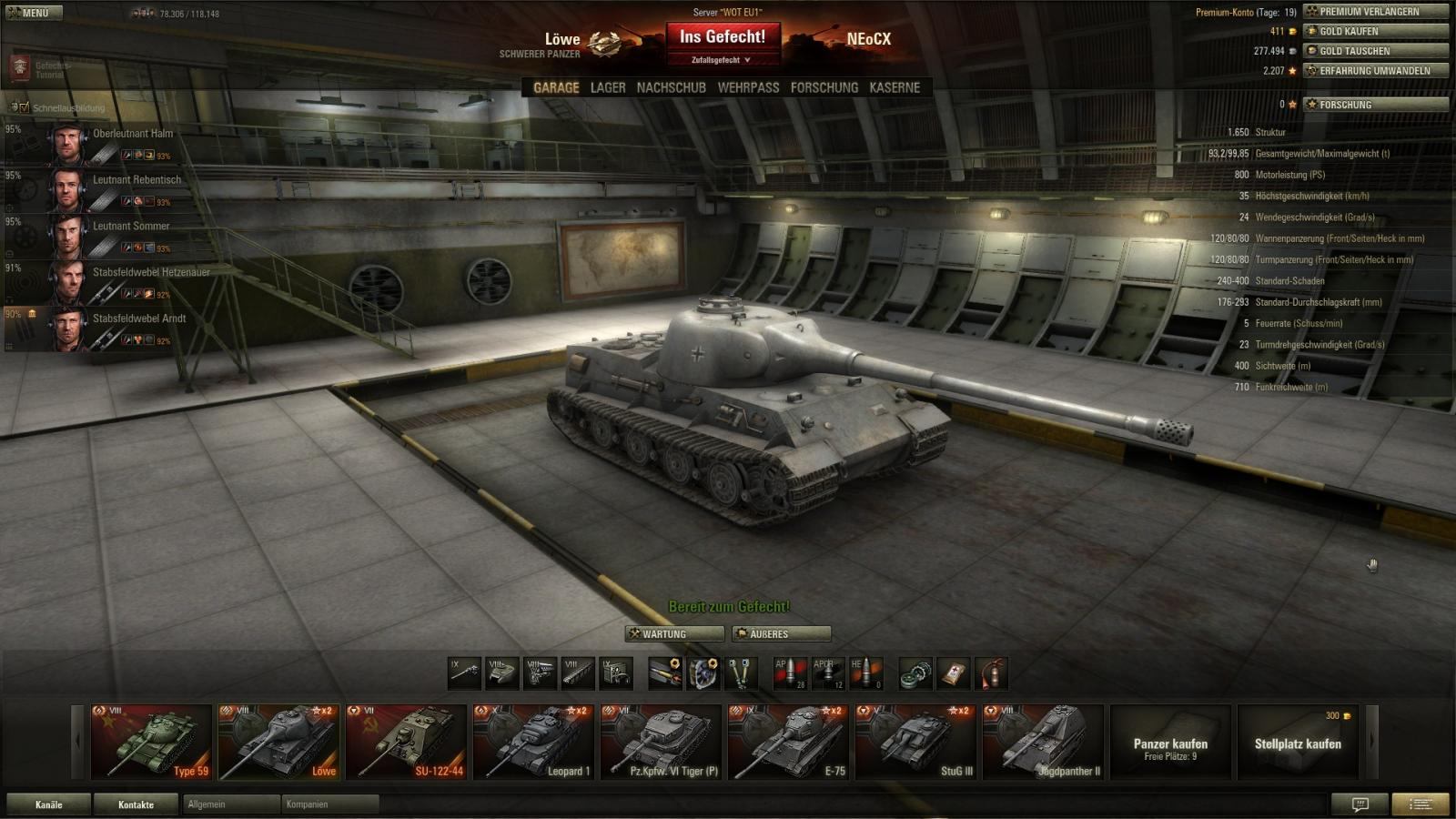Switch to the LAGER tab

608,87
